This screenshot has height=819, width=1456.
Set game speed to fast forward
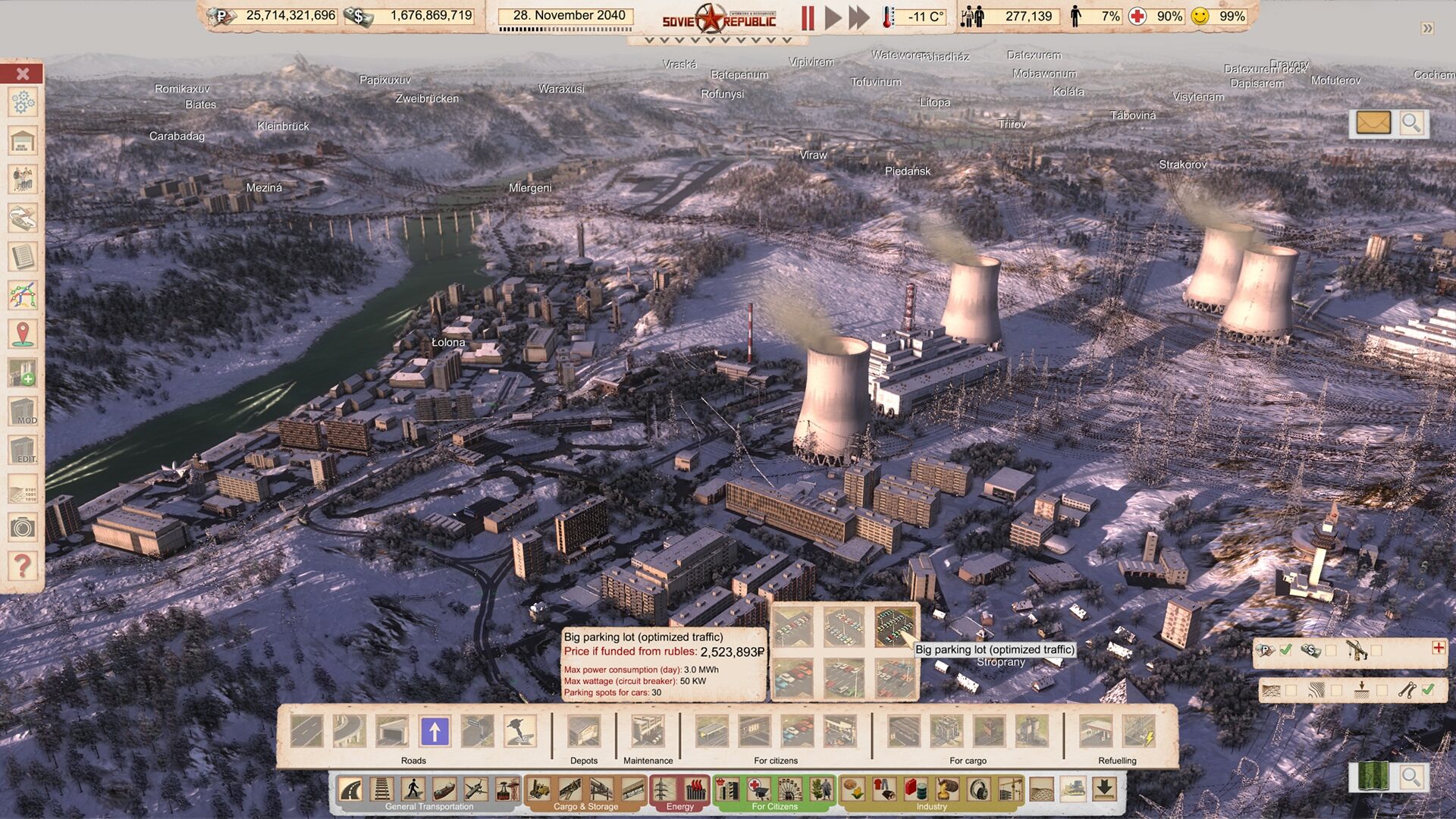[859, 17]
